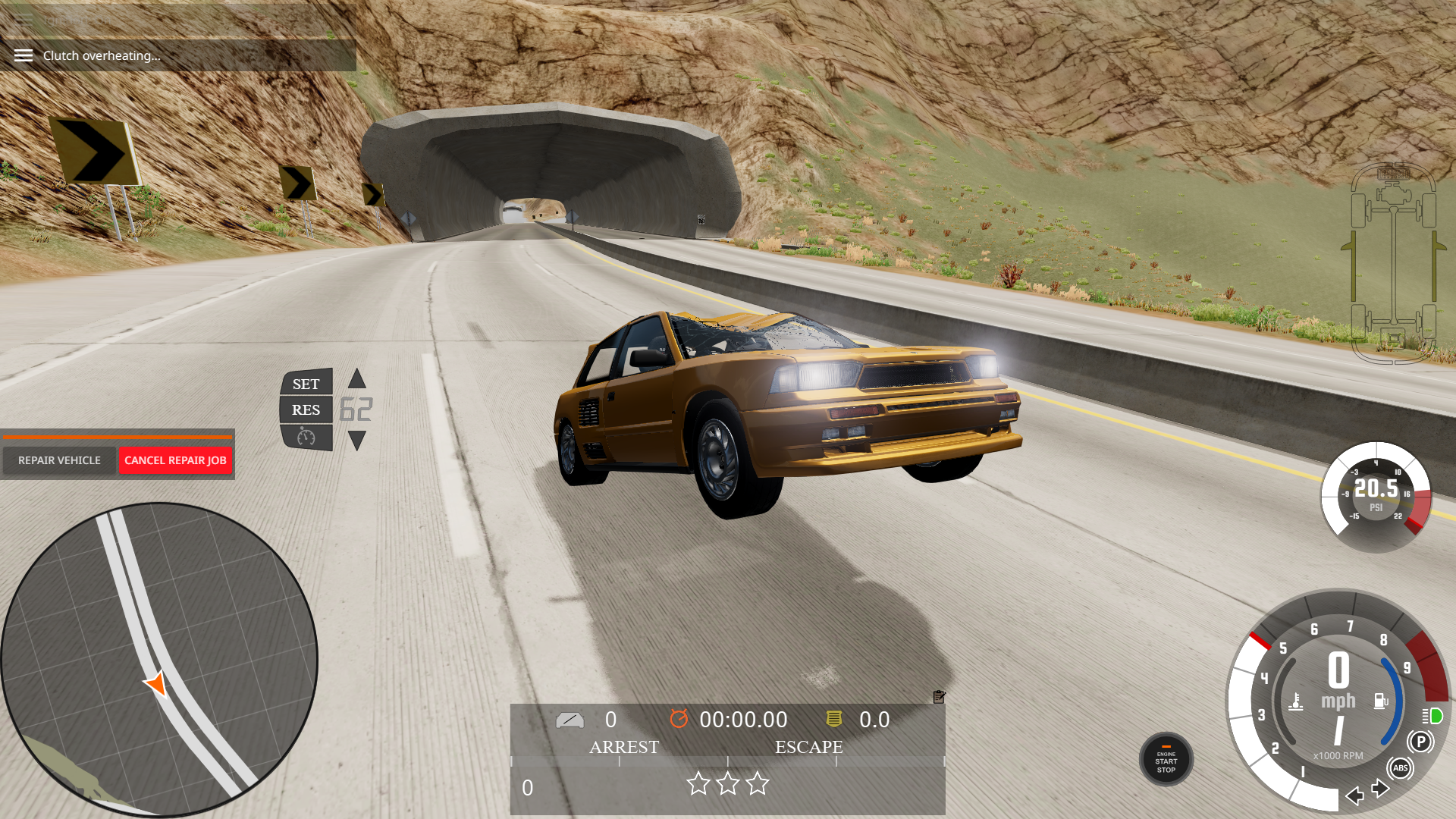Decrease cruise speed with down arrow

357,441
